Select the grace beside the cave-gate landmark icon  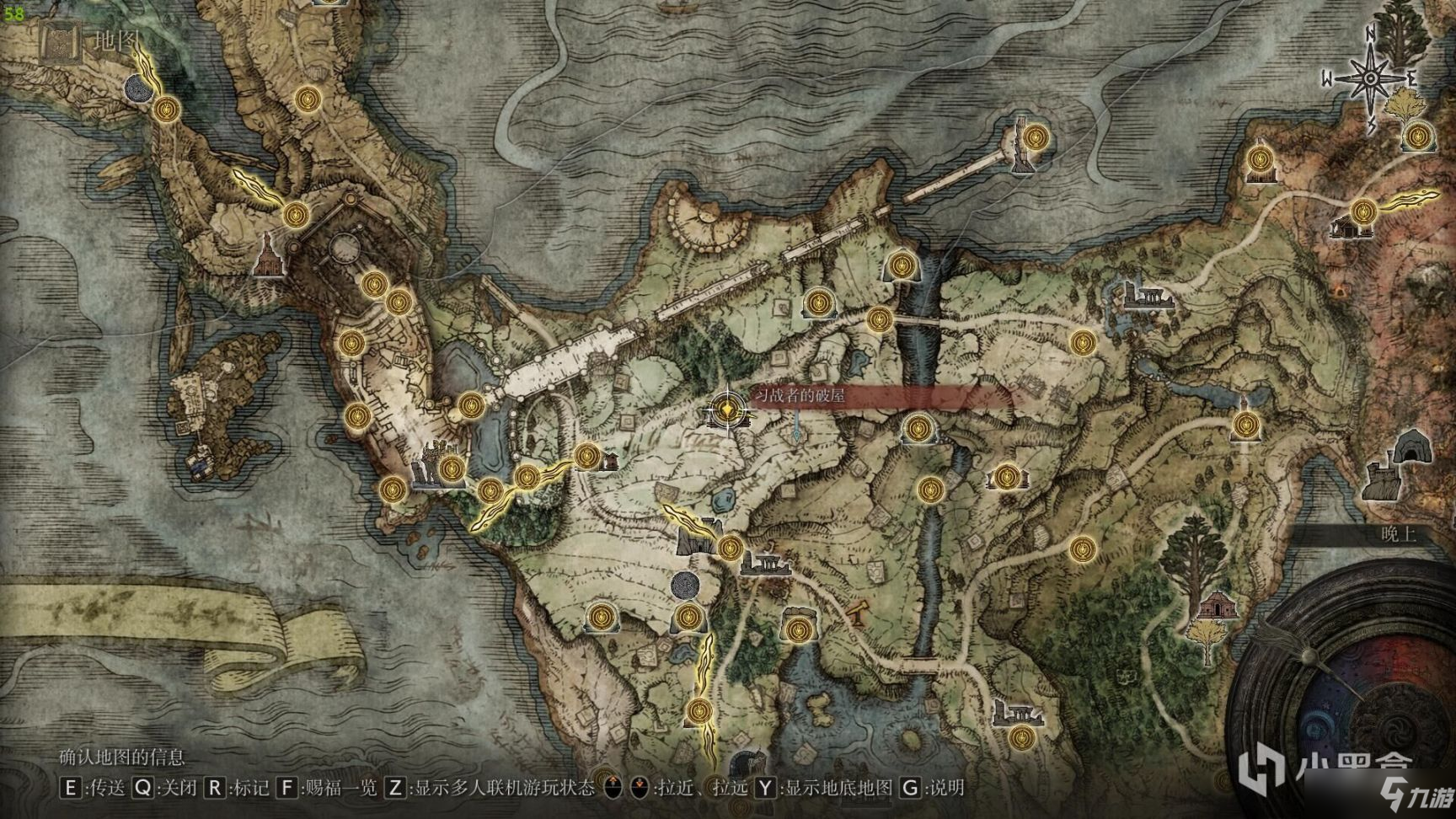pyautogui.click(x=729, y=548)
